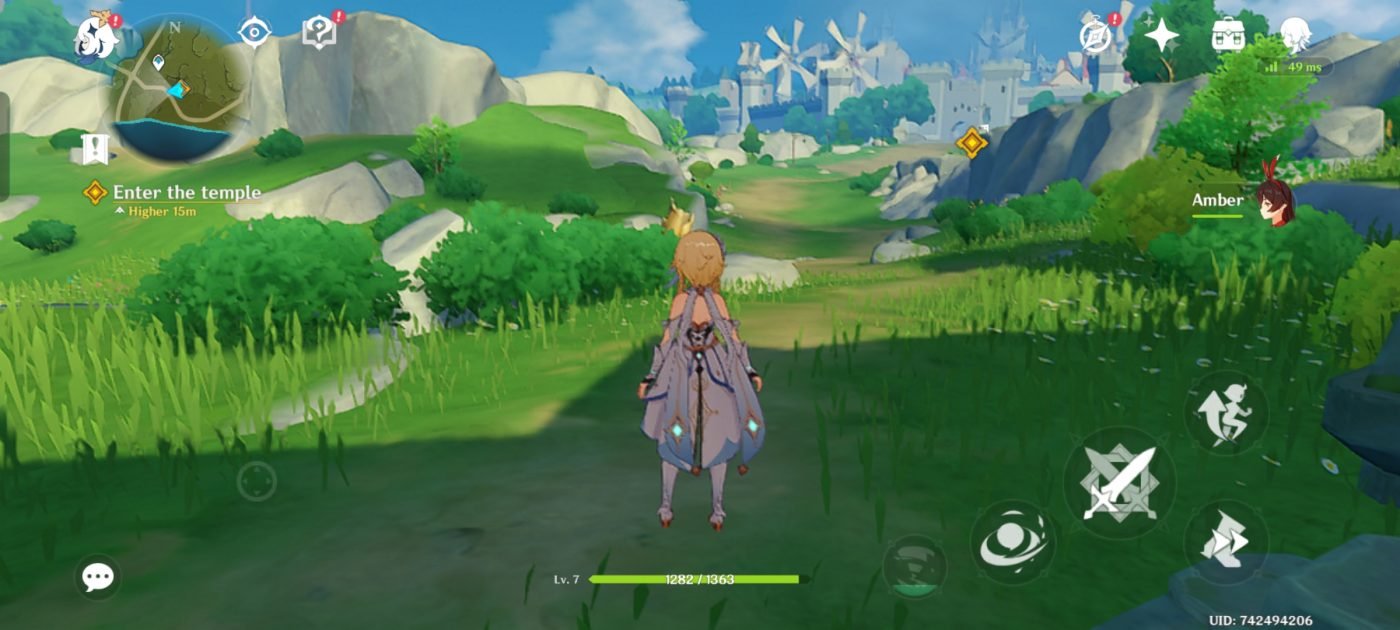Open the circular minimap

coord(179,88)
